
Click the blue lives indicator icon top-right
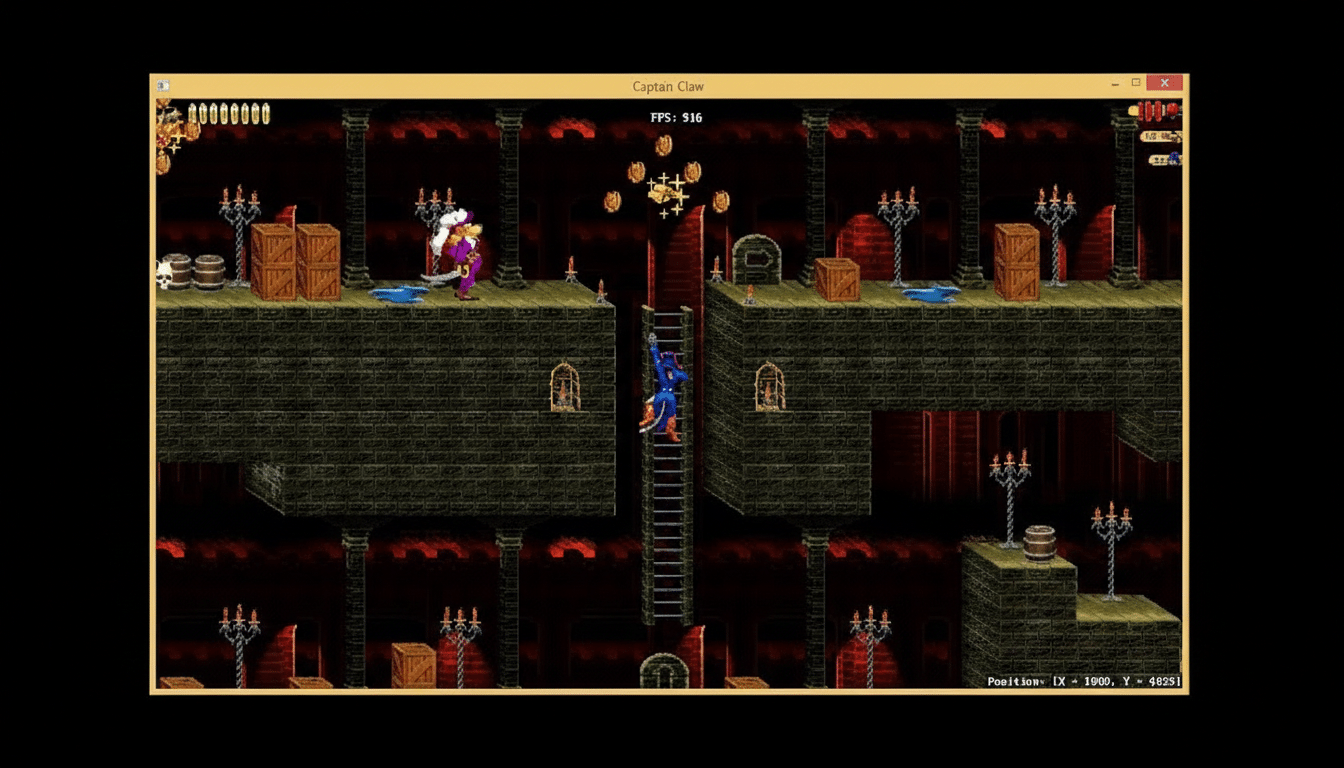pyautogui.click(x=1176, y=159)
